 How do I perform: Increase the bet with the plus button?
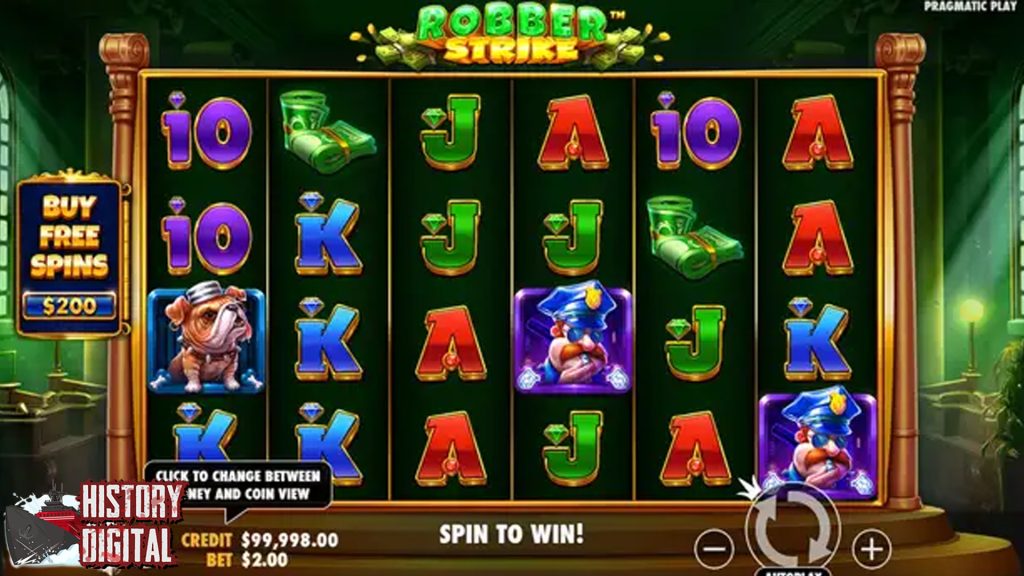click(x=871, y=548)
